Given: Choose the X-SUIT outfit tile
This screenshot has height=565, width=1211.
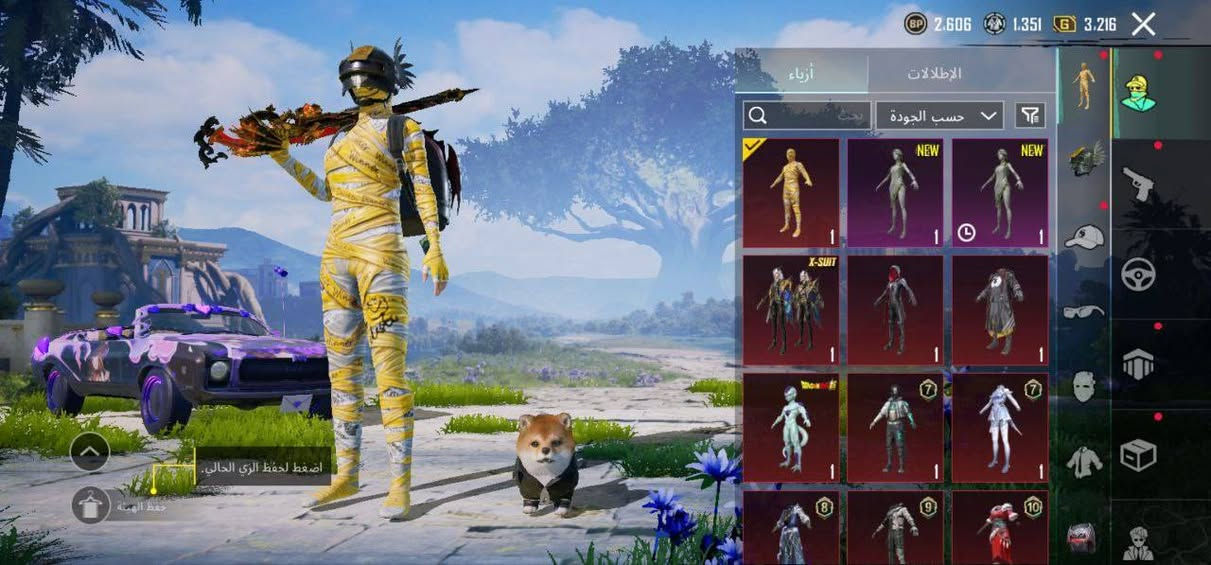Looking at the screenshot, I should point(791,310).
